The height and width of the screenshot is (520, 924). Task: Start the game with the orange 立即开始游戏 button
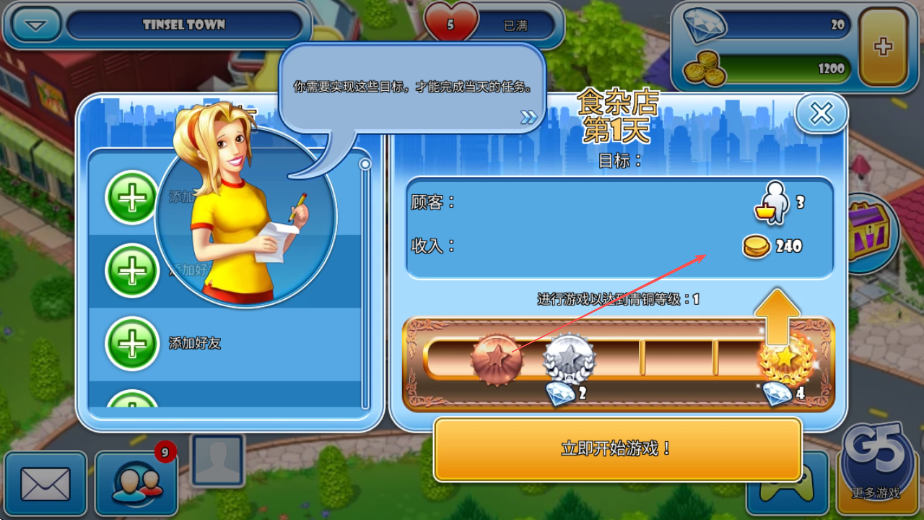617,449
